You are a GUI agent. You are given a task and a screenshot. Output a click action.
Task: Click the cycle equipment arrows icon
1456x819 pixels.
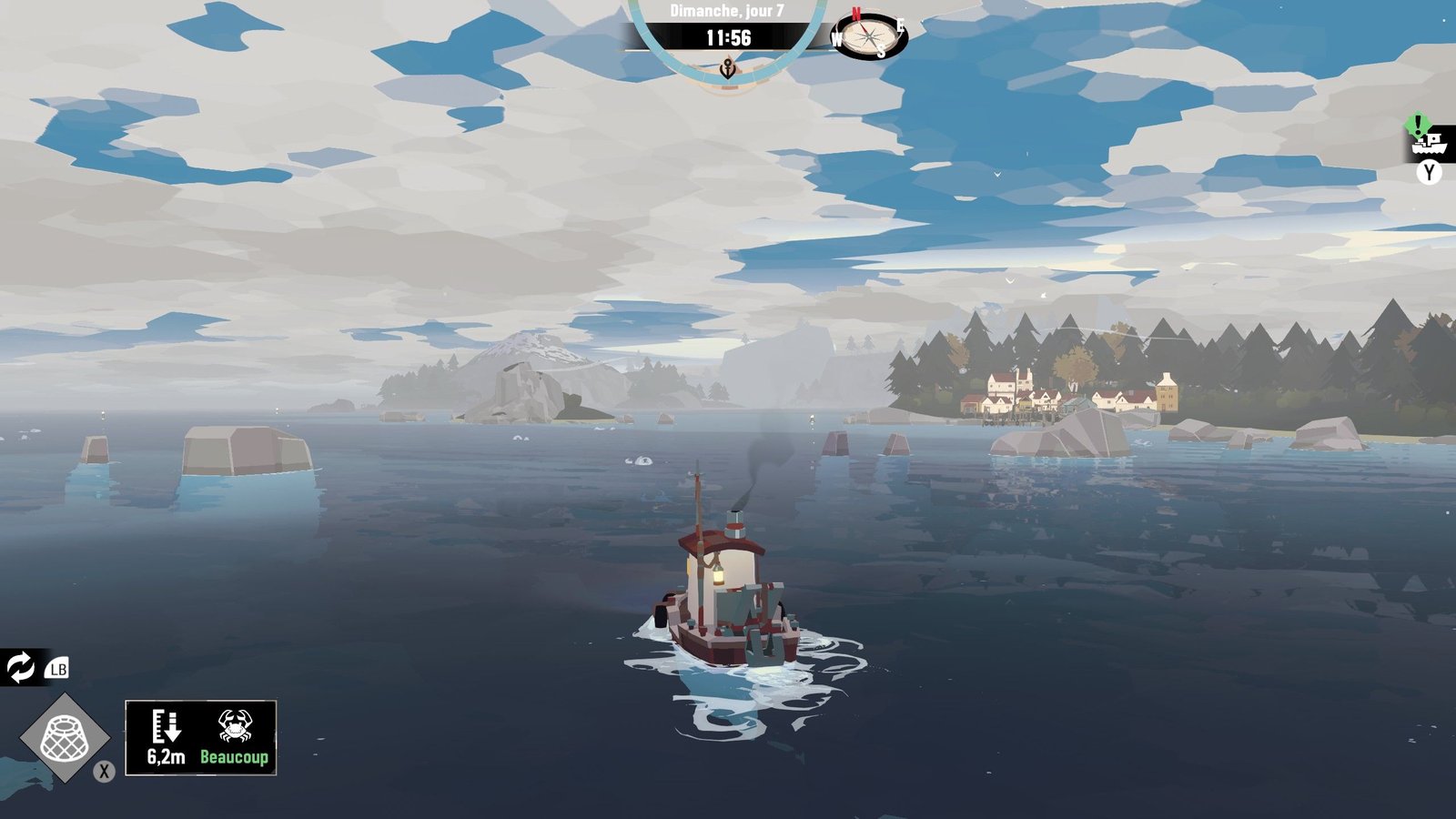20,667
